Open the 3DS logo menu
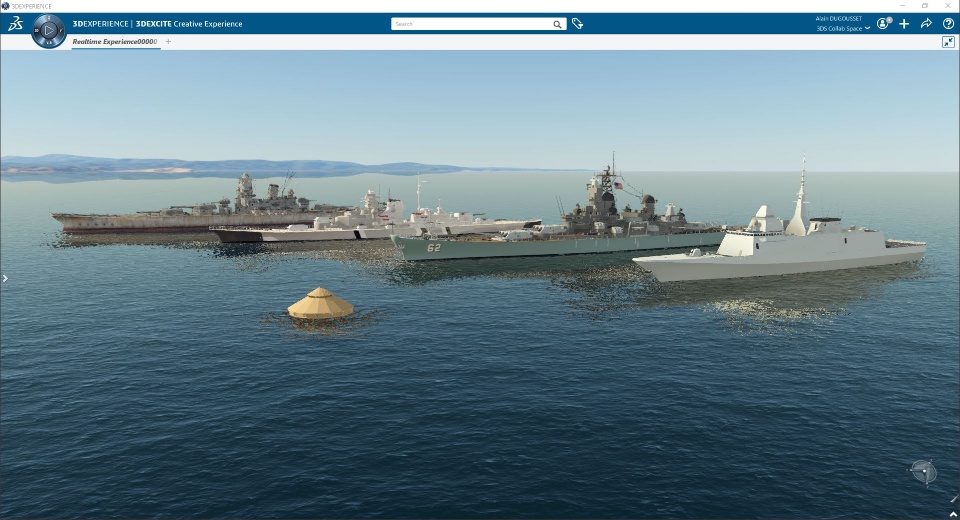Screen dimensions: 960x520 [15, 24]
